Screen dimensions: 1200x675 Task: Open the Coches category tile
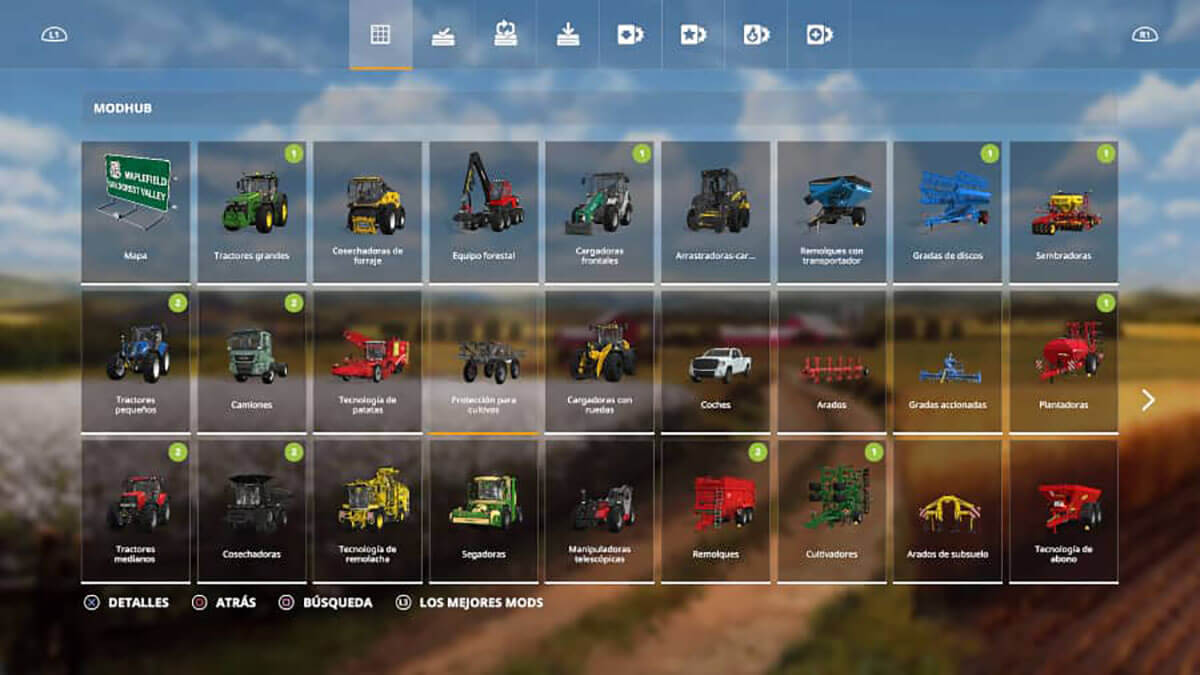(x=716, y=361)
